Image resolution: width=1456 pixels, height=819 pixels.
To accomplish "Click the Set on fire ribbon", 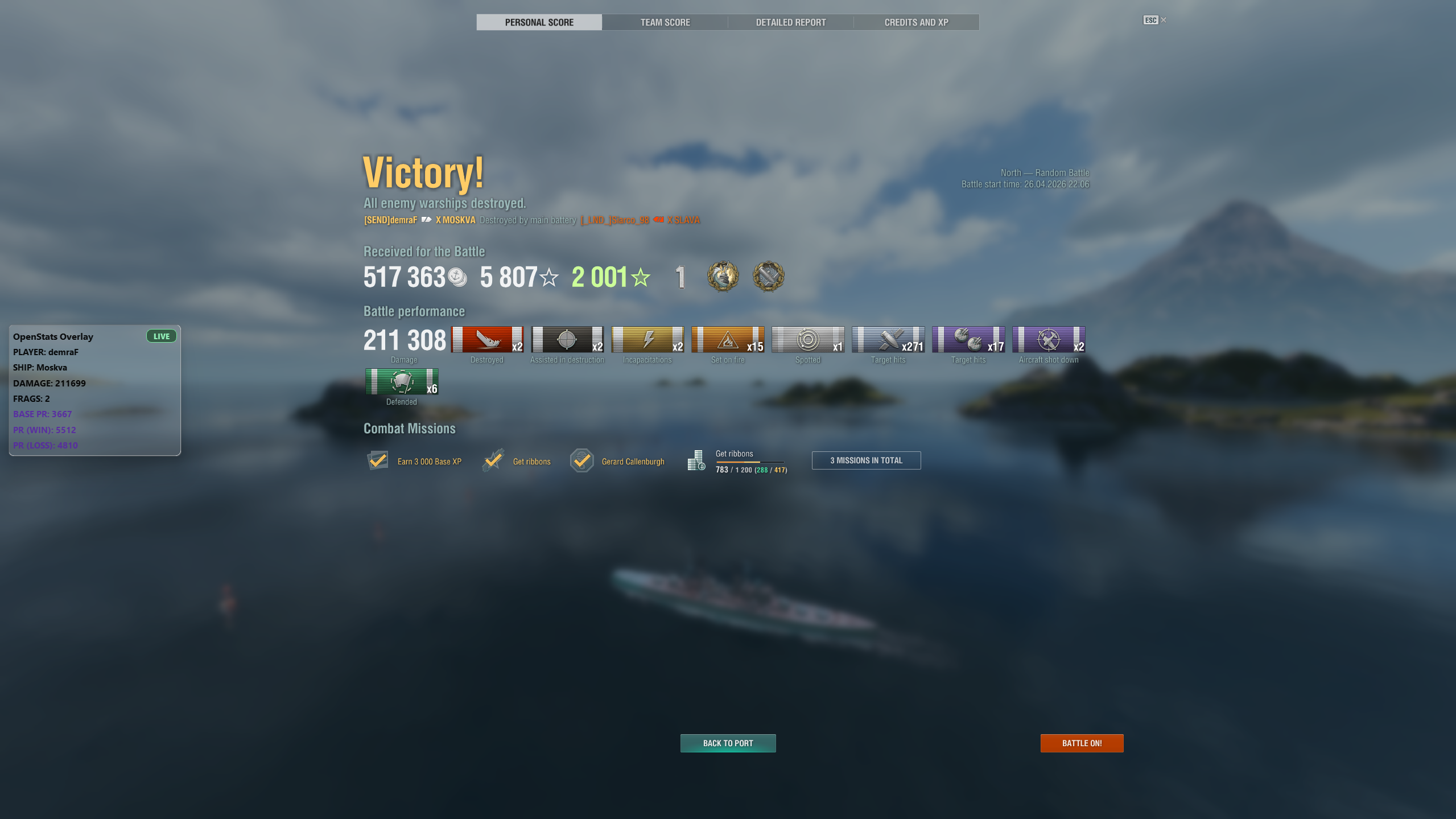I will pyautogui.click(x=728, y=341).
